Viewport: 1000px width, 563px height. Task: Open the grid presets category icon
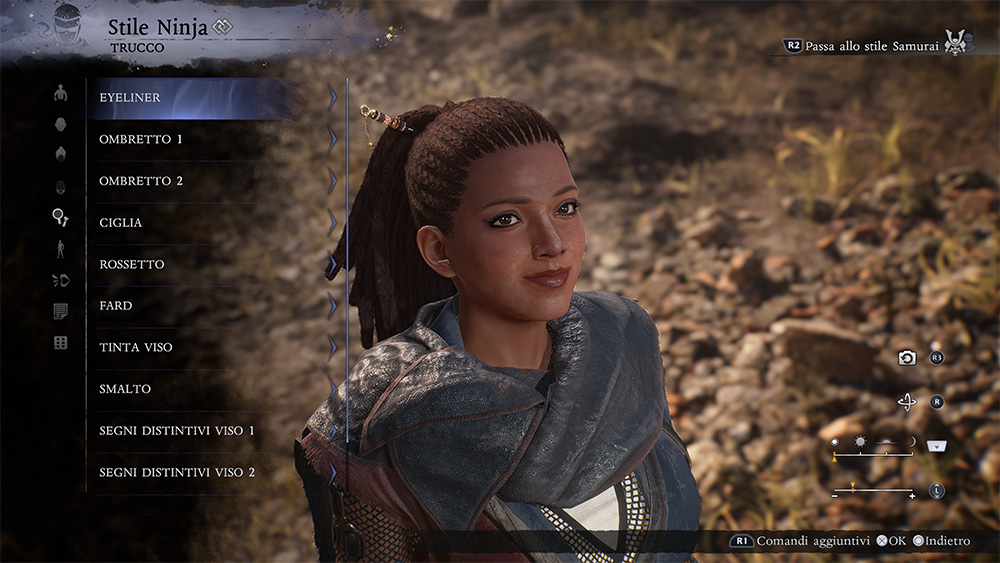point(60,343)
